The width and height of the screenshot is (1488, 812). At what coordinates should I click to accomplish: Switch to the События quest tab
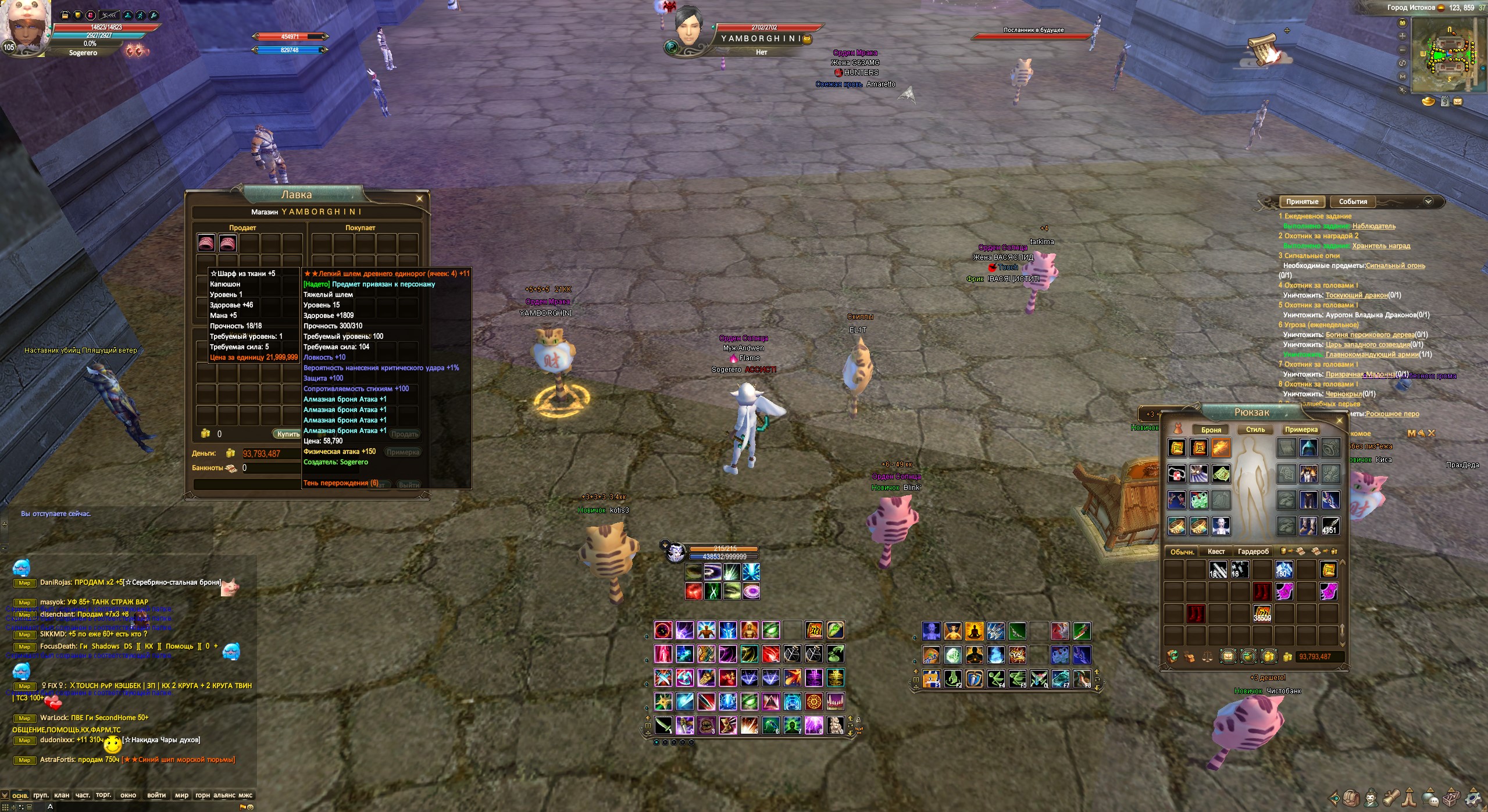click(x=1353, y=202)
